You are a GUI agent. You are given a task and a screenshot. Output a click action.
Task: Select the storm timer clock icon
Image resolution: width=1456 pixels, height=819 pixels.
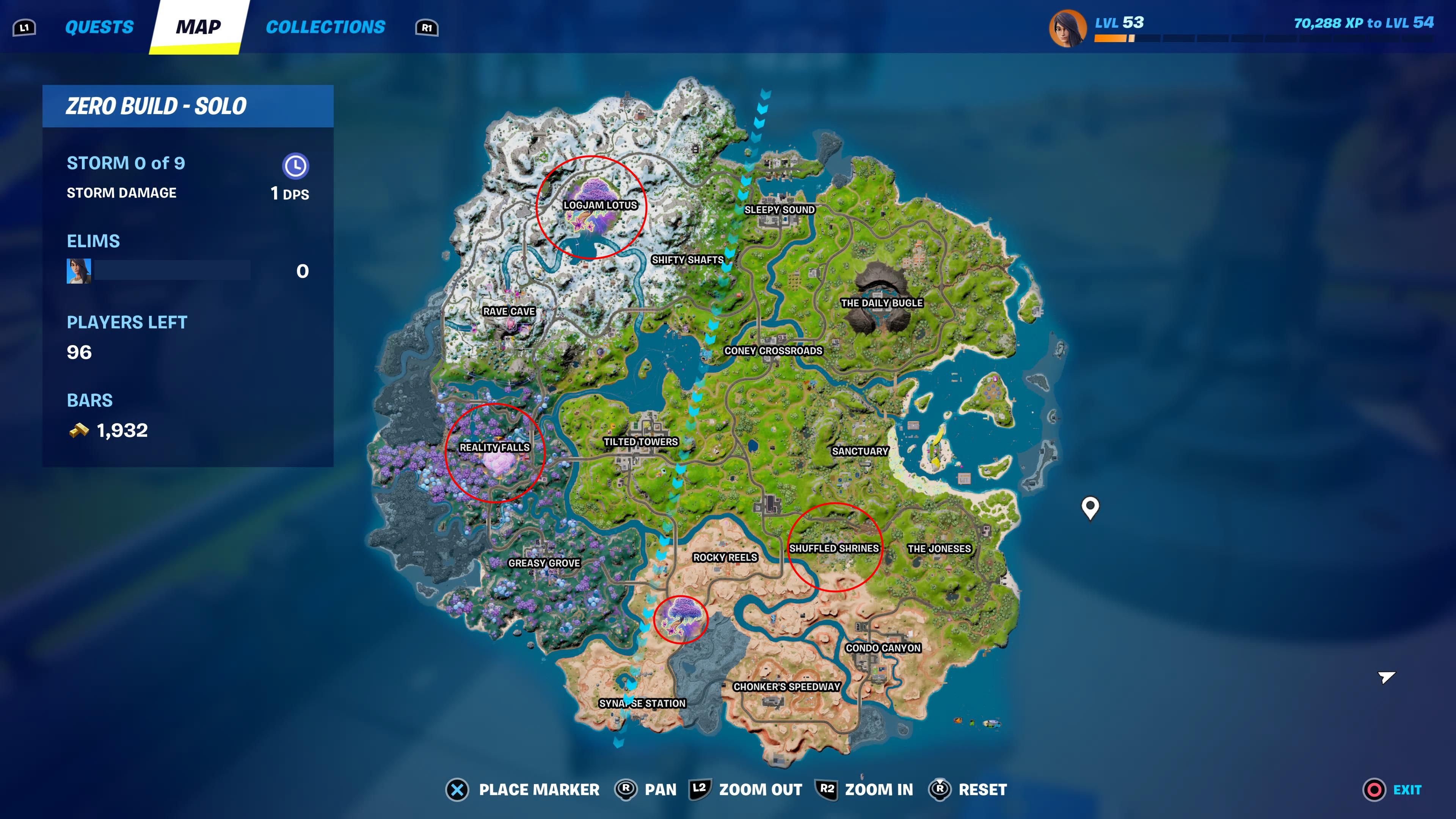[296, 166]
